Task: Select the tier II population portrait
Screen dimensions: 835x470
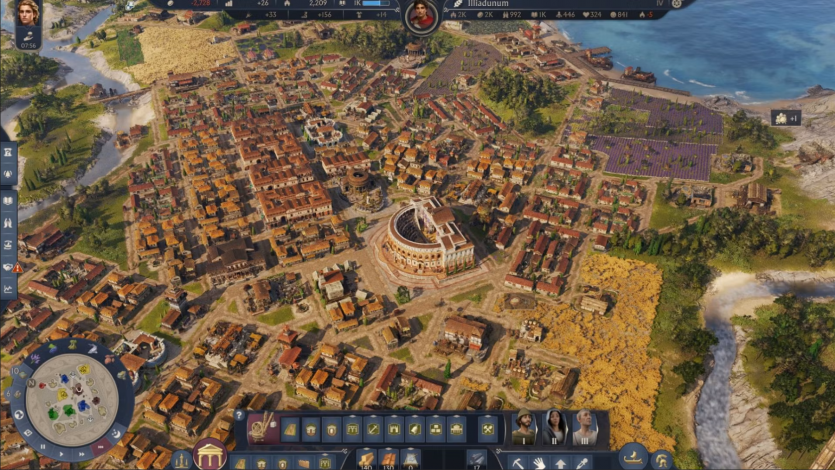Action: [554, 427]
